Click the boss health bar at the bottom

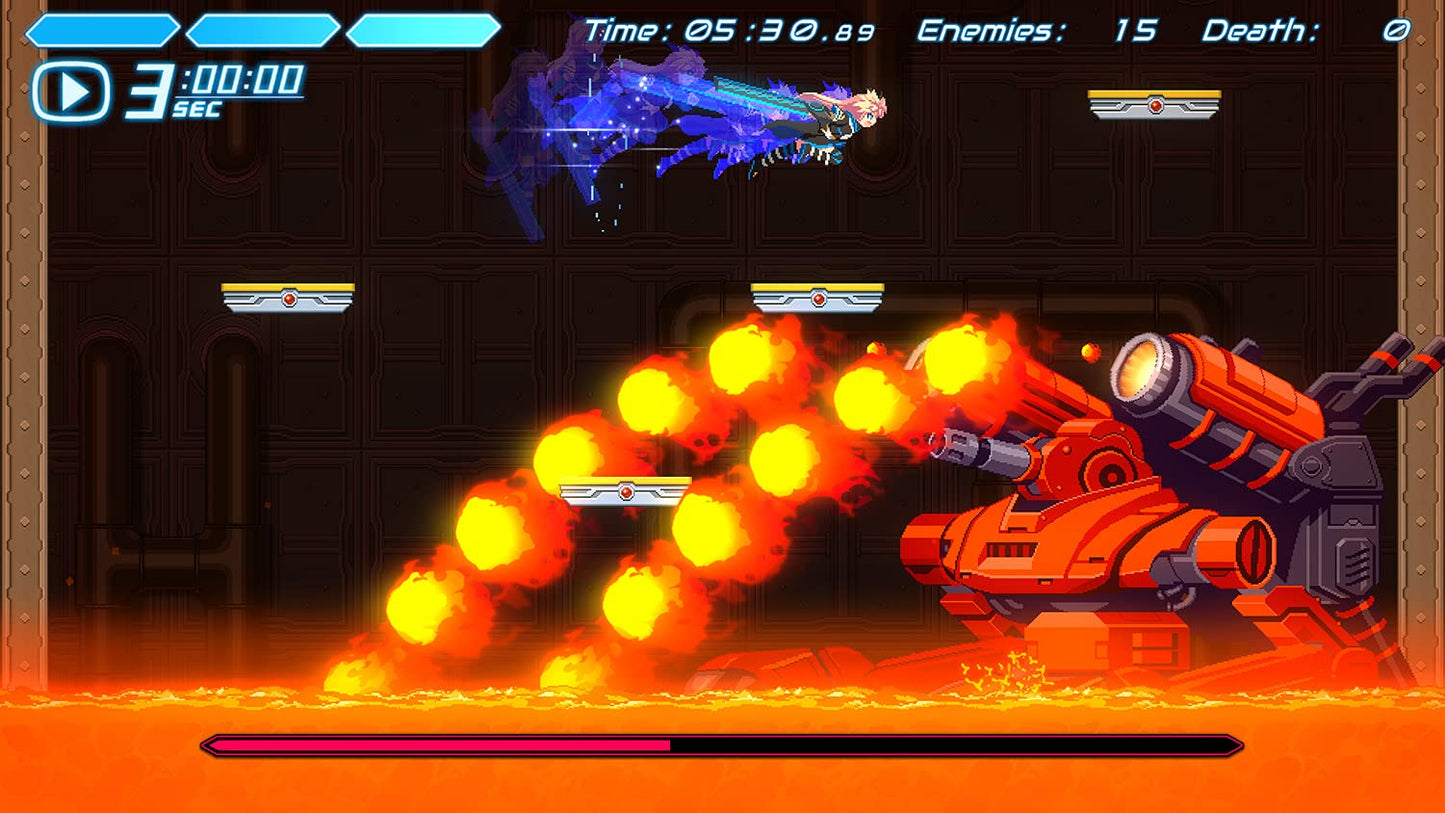tap(720, 746)
